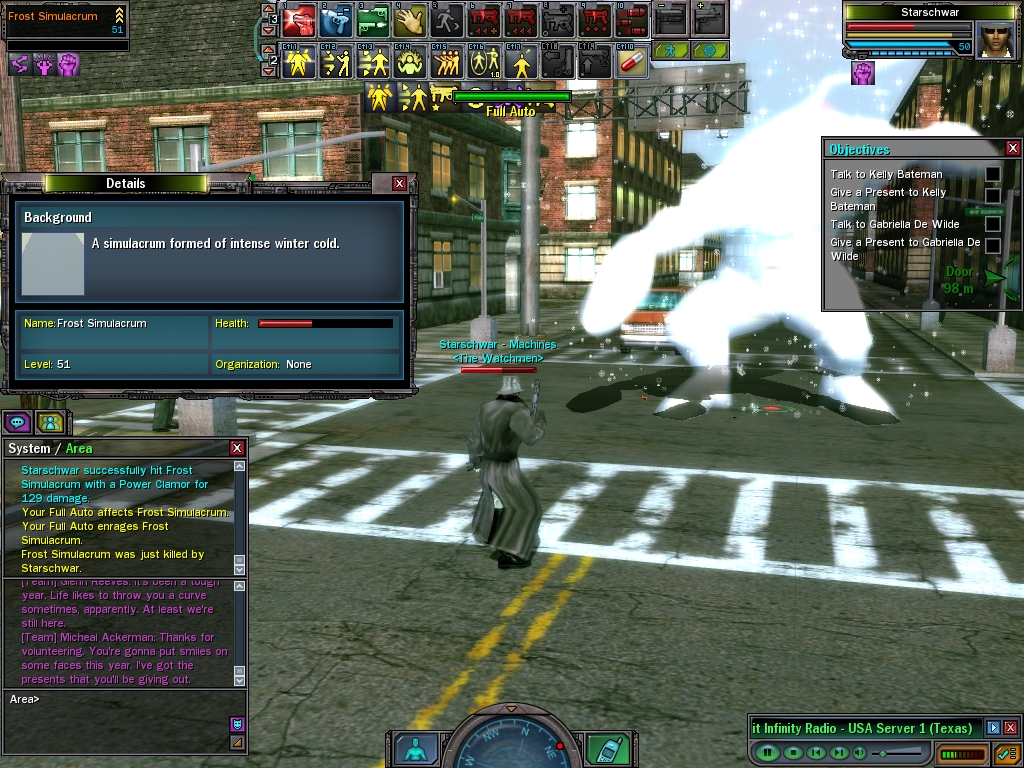The image size is (1024, 768).
Task: Open the speech bubble chat tab
Action: coord(17,421)
